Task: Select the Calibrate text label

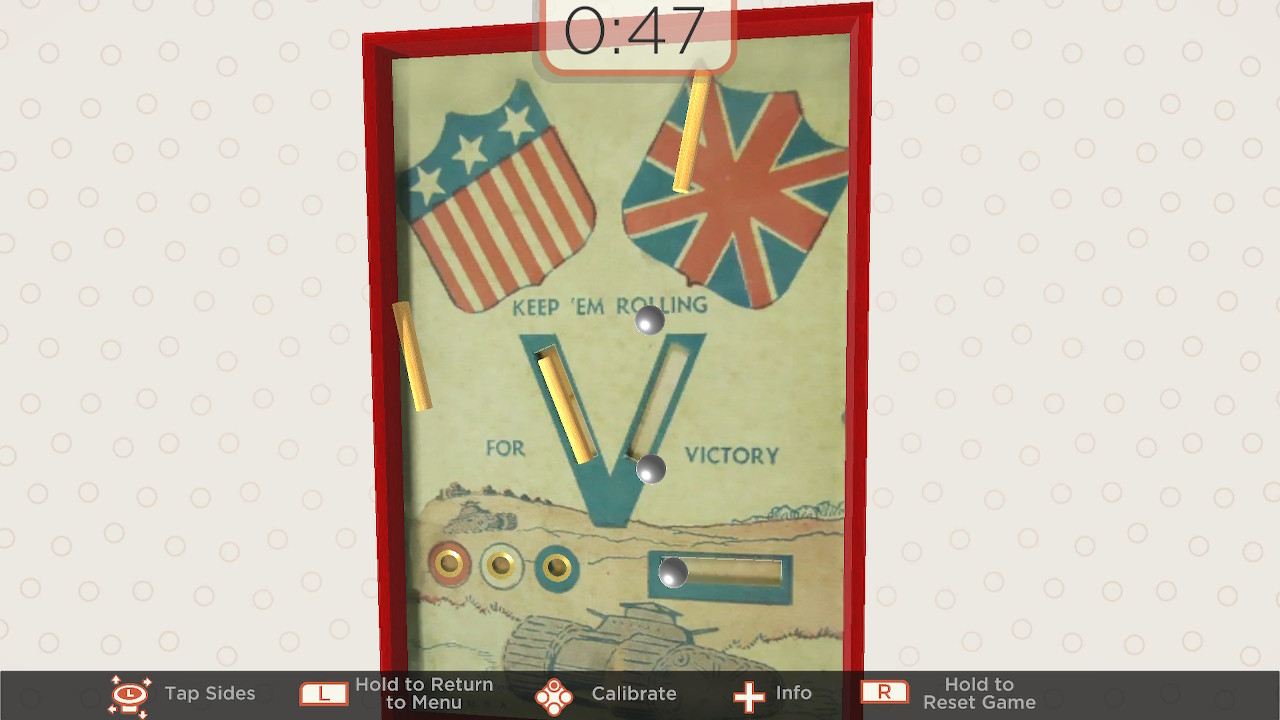Action: pyautogui.click(x=634, y=692)
